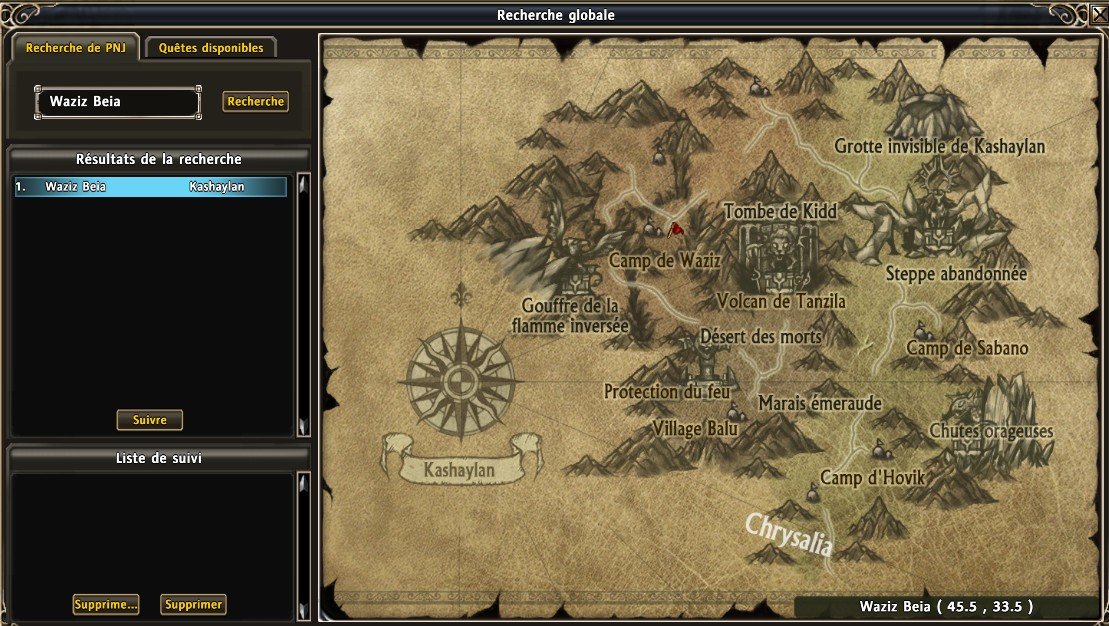
Task: Click the search results list scrollbar
Action: 304,305
